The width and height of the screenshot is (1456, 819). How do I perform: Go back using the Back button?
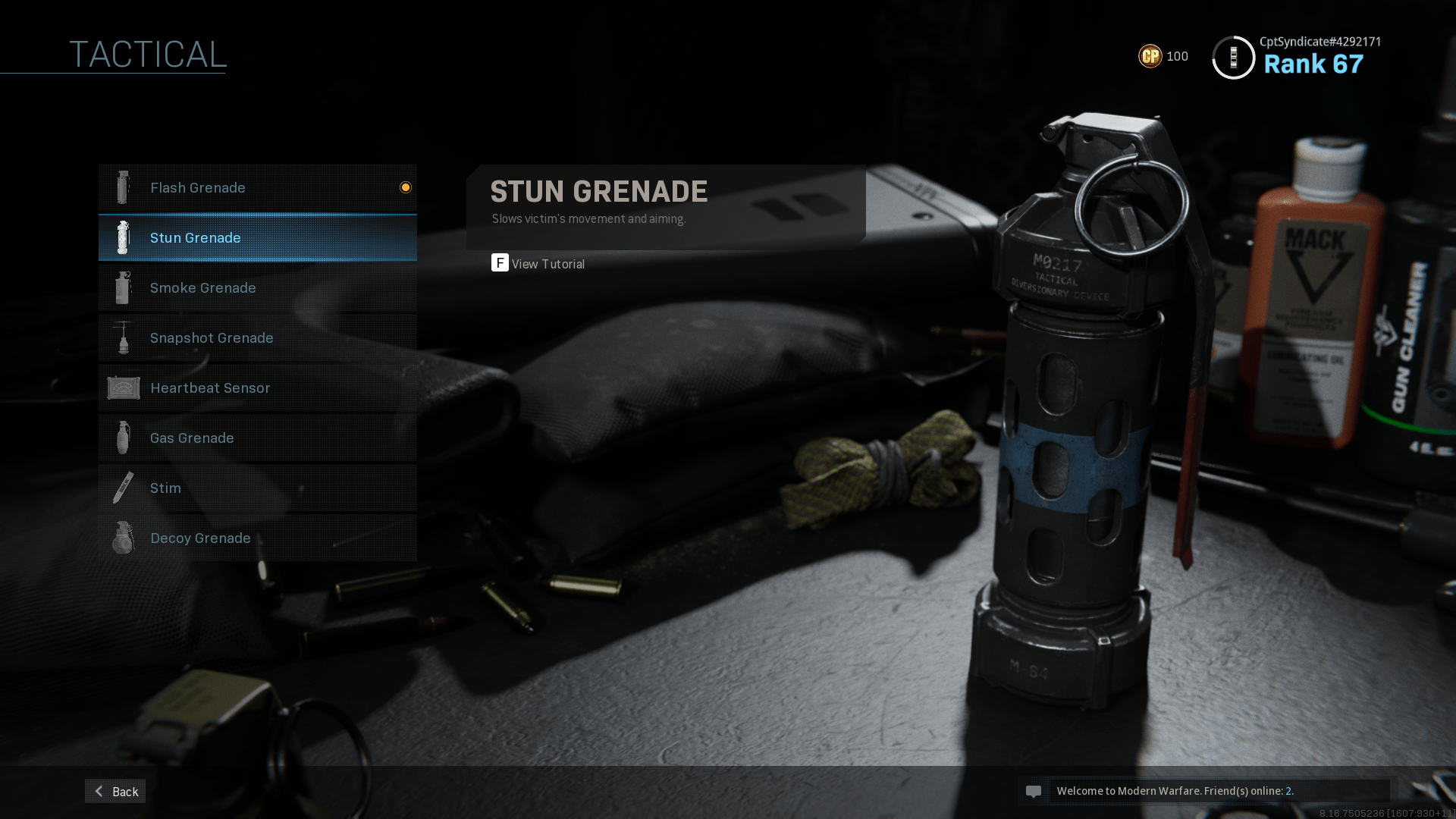tap(115, 792)
